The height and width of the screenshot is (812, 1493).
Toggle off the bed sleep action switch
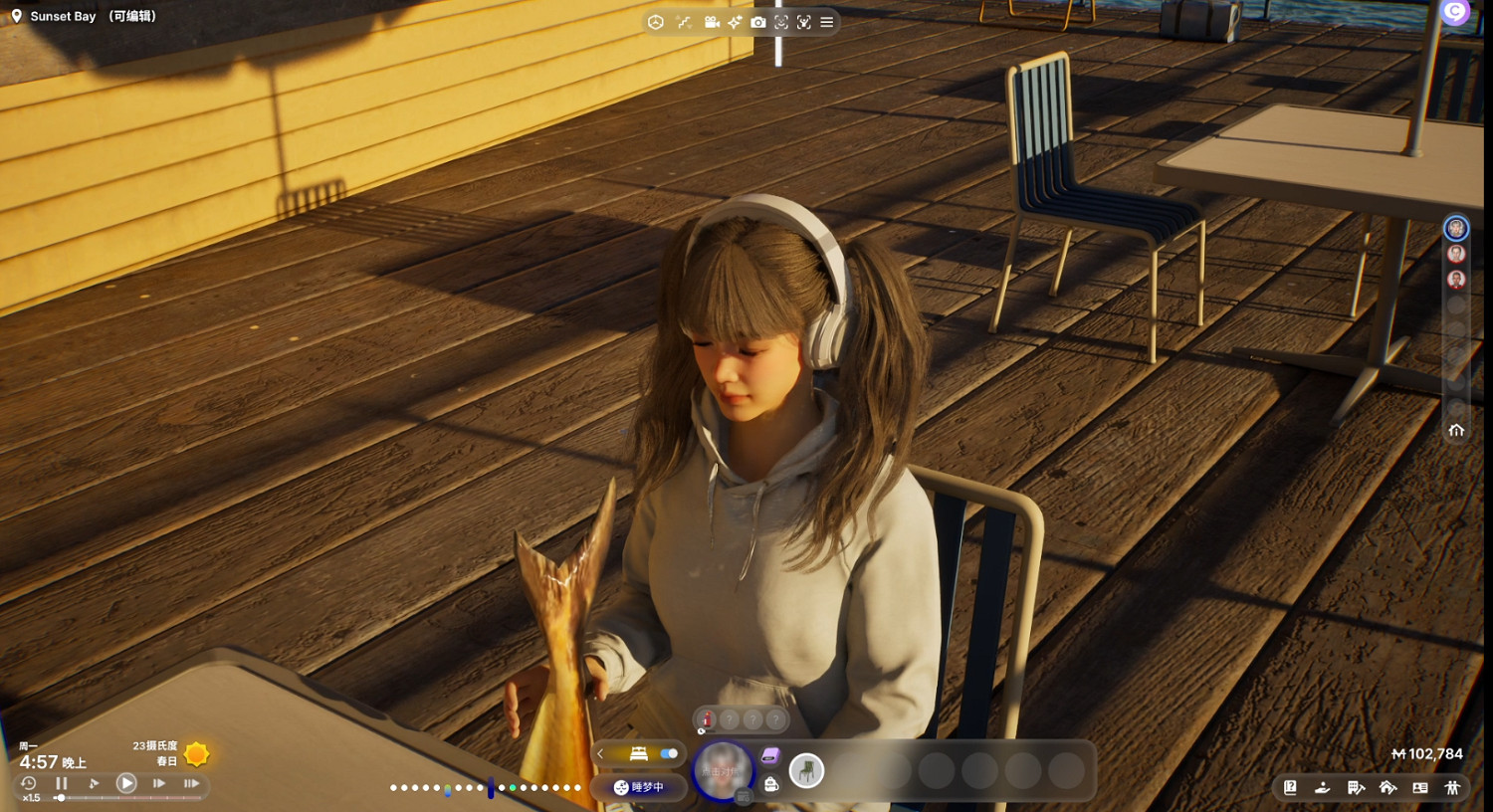coord(668,753)
